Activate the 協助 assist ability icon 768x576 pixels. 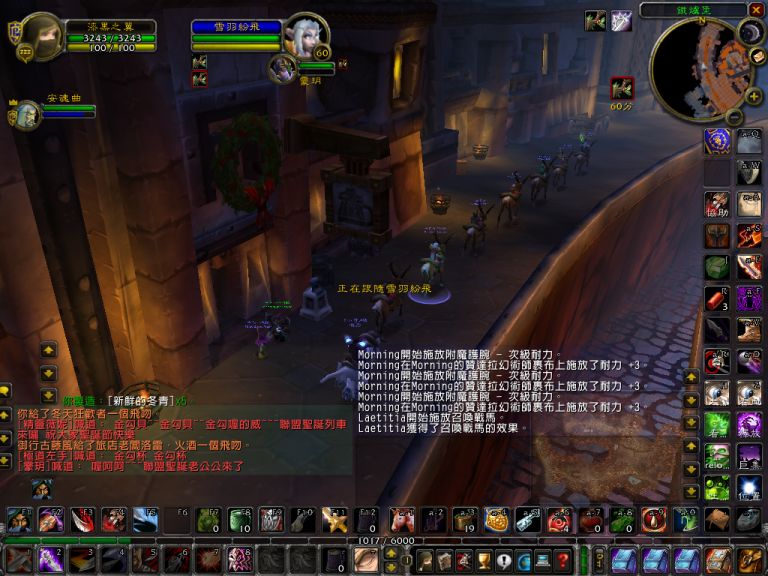717,206
